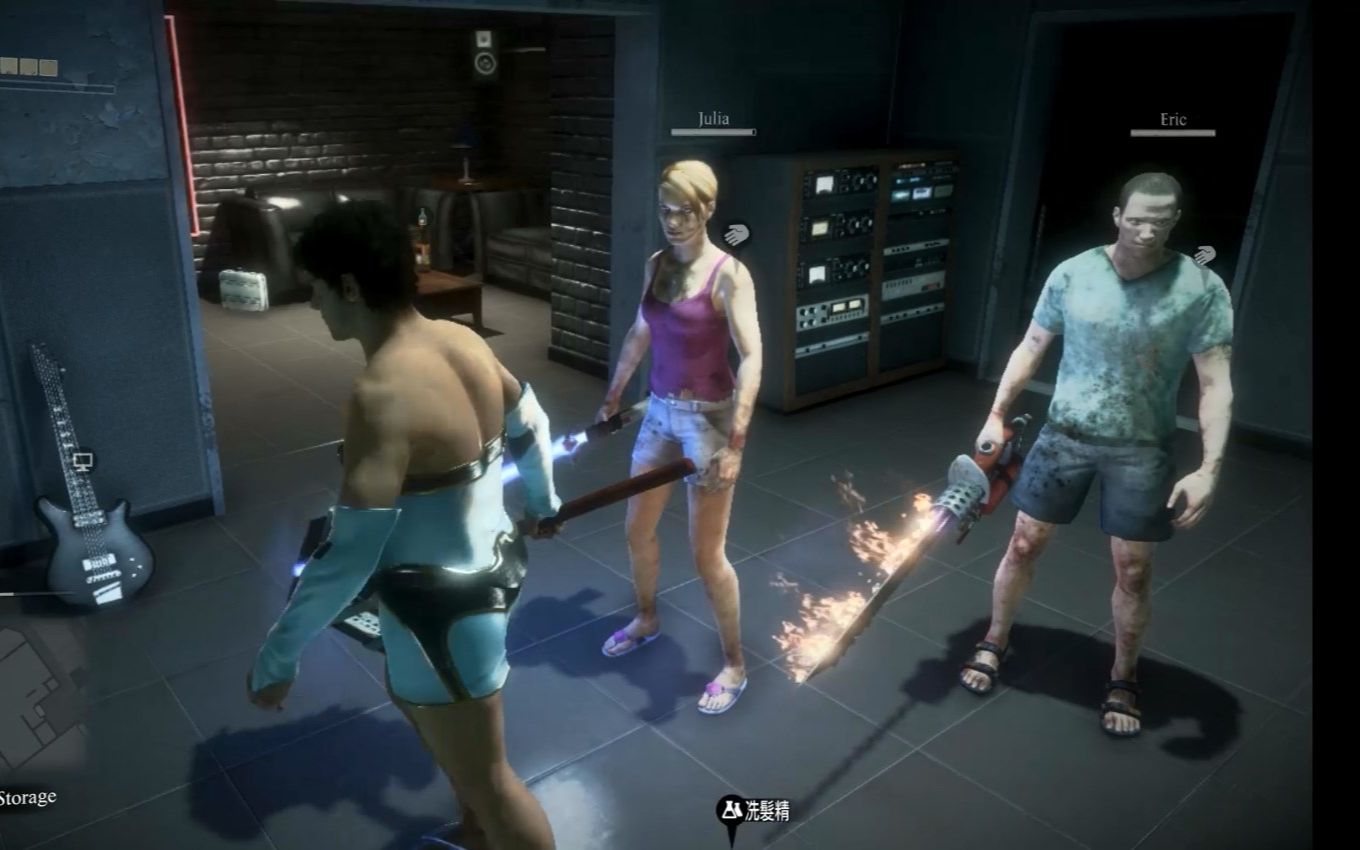Click the monitor icon over the guitar

pyautogui.click(x=83, y=461)
